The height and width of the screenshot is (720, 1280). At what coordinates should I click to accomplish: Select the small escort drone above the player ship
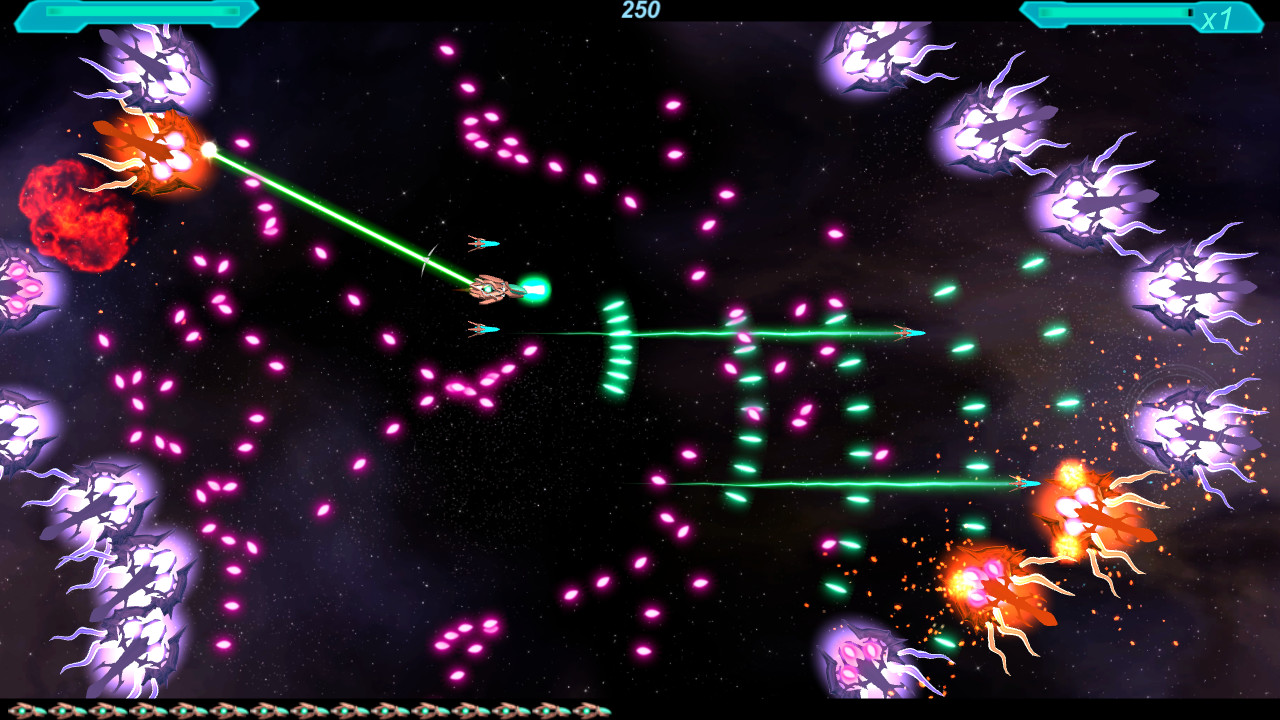480,243
